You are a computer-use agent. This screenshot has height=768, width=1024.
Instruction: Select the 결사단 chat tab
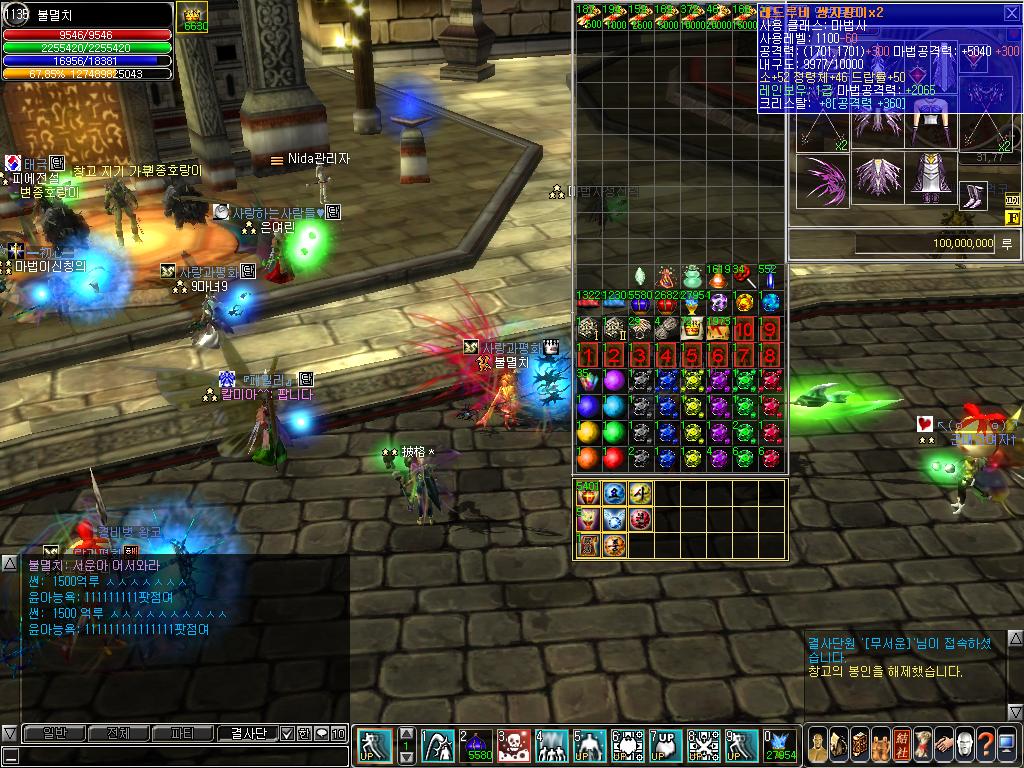pos(247,733)
